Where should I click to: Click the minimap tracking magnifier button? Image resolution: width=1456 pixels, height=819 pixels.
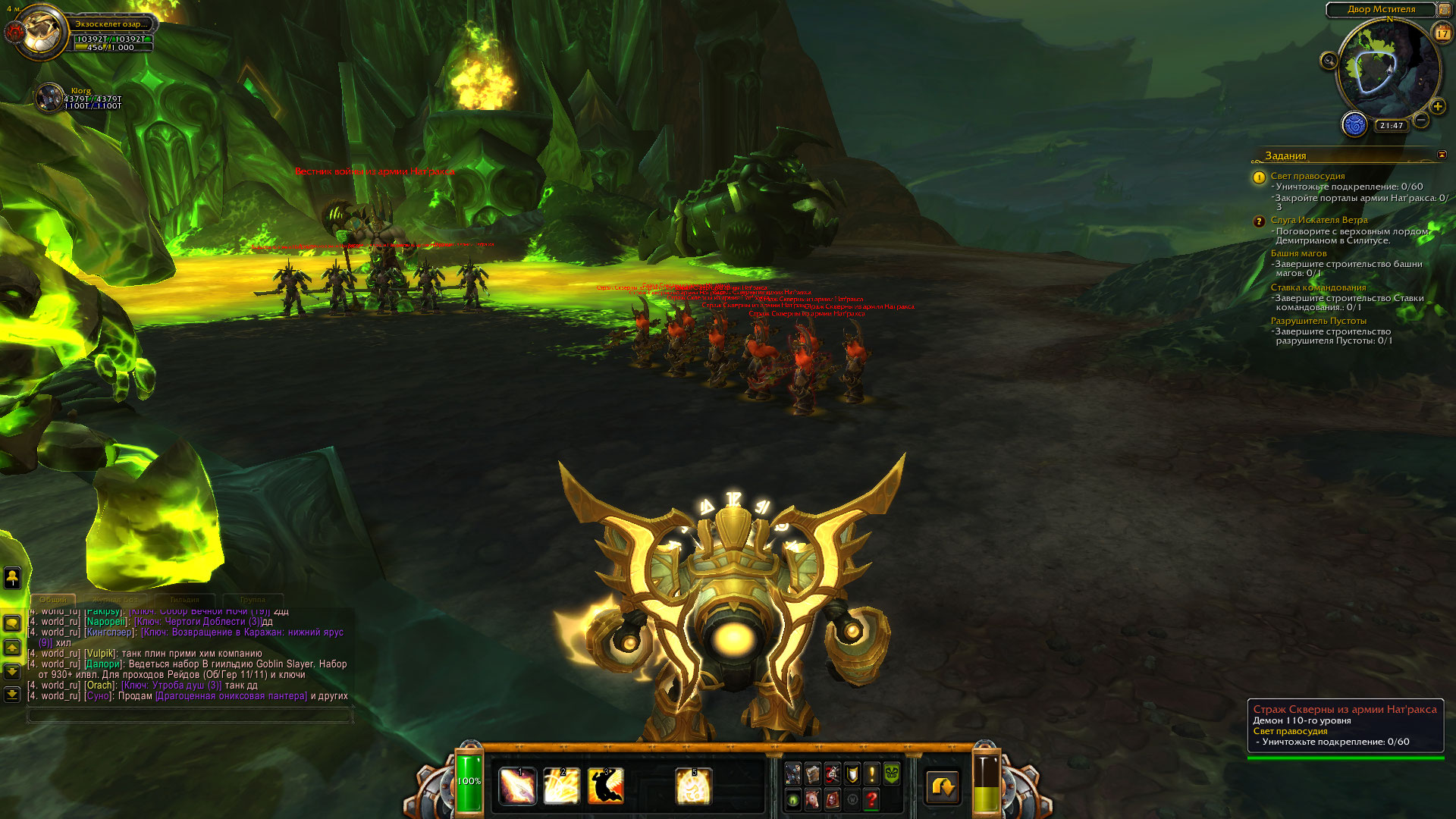click(x=1329, y=61)
